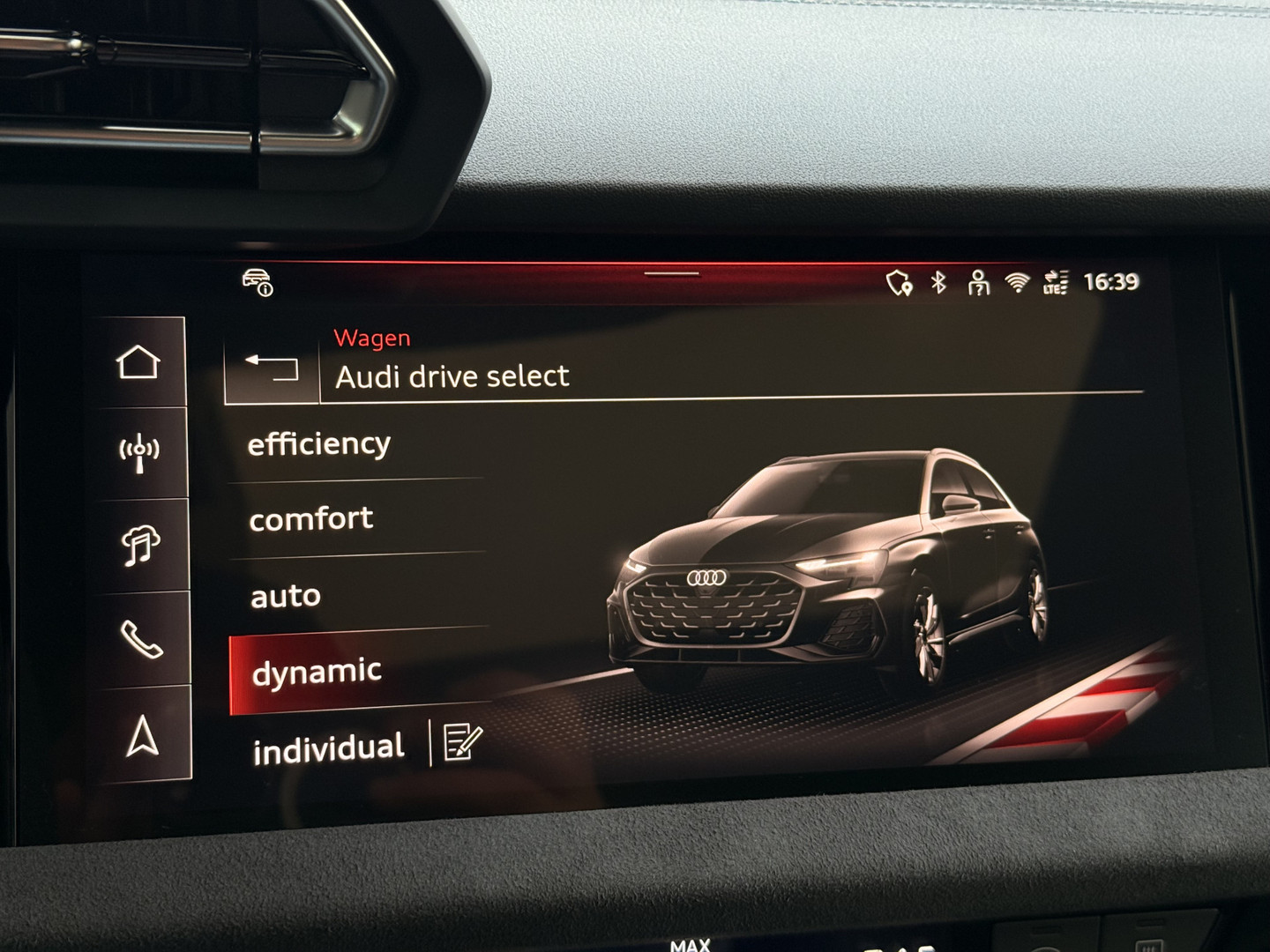Enable the auto drive mode

click(285, 596)
